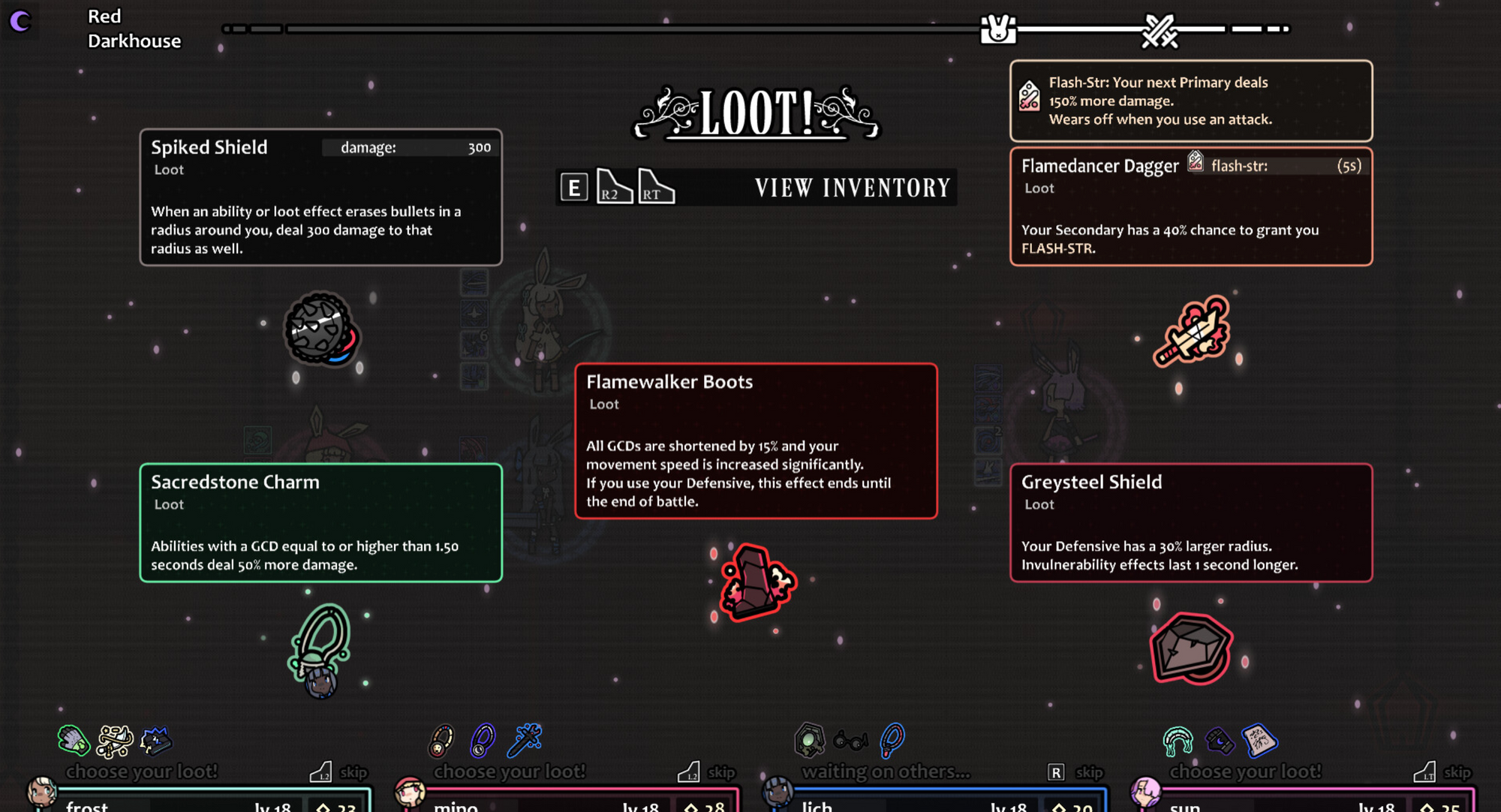Select the Flamewalker Boots loot icon
The height and width of the screenshot is (812, 1501).
(x=756, y=582)
